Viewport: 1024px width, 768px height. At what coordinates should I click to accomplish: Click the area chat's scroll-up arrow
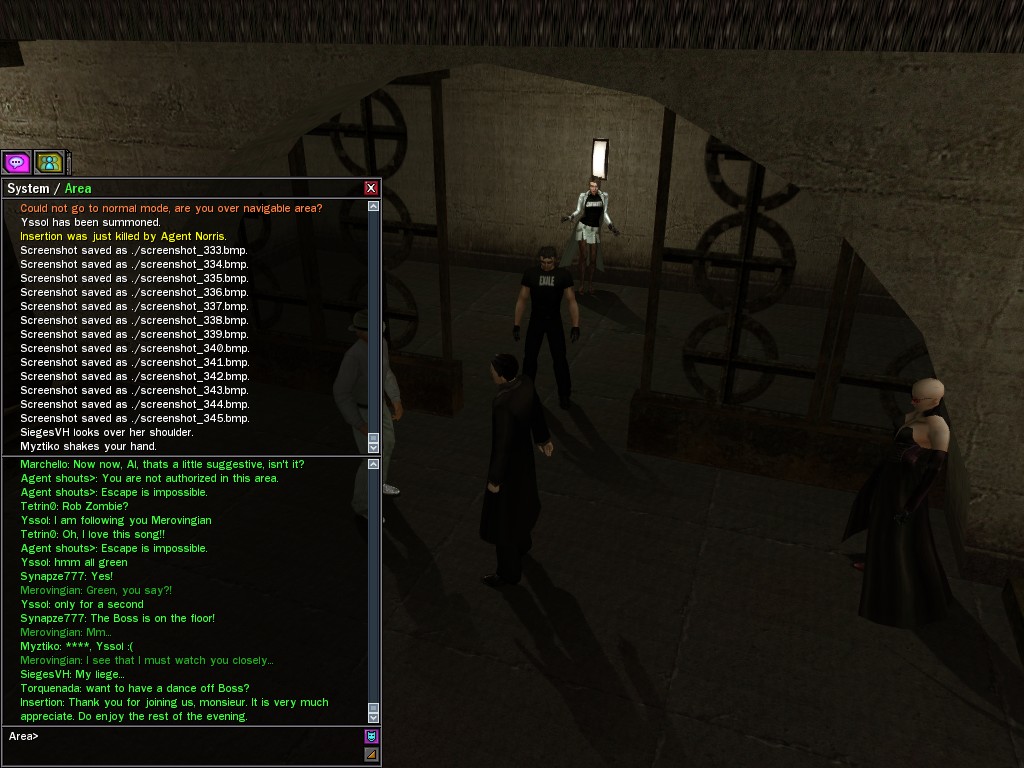pyautogui.click(x=374, y=465)
